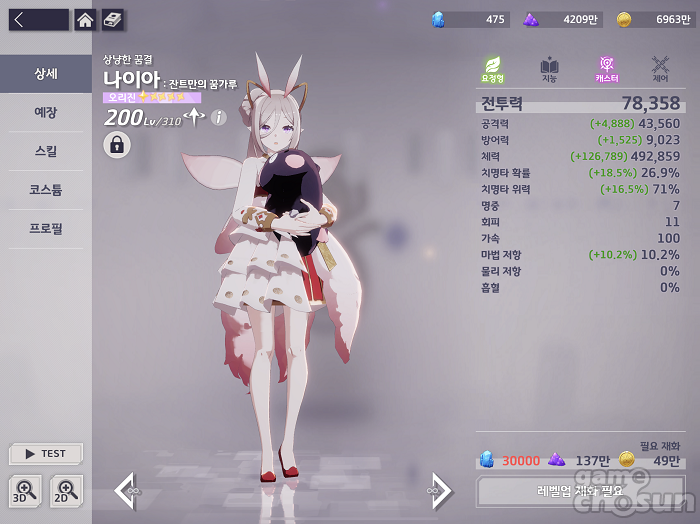Toggle the character lock padlock icon
The height and width of the screenshot is (524, 700).
click(x=117, y=145)
